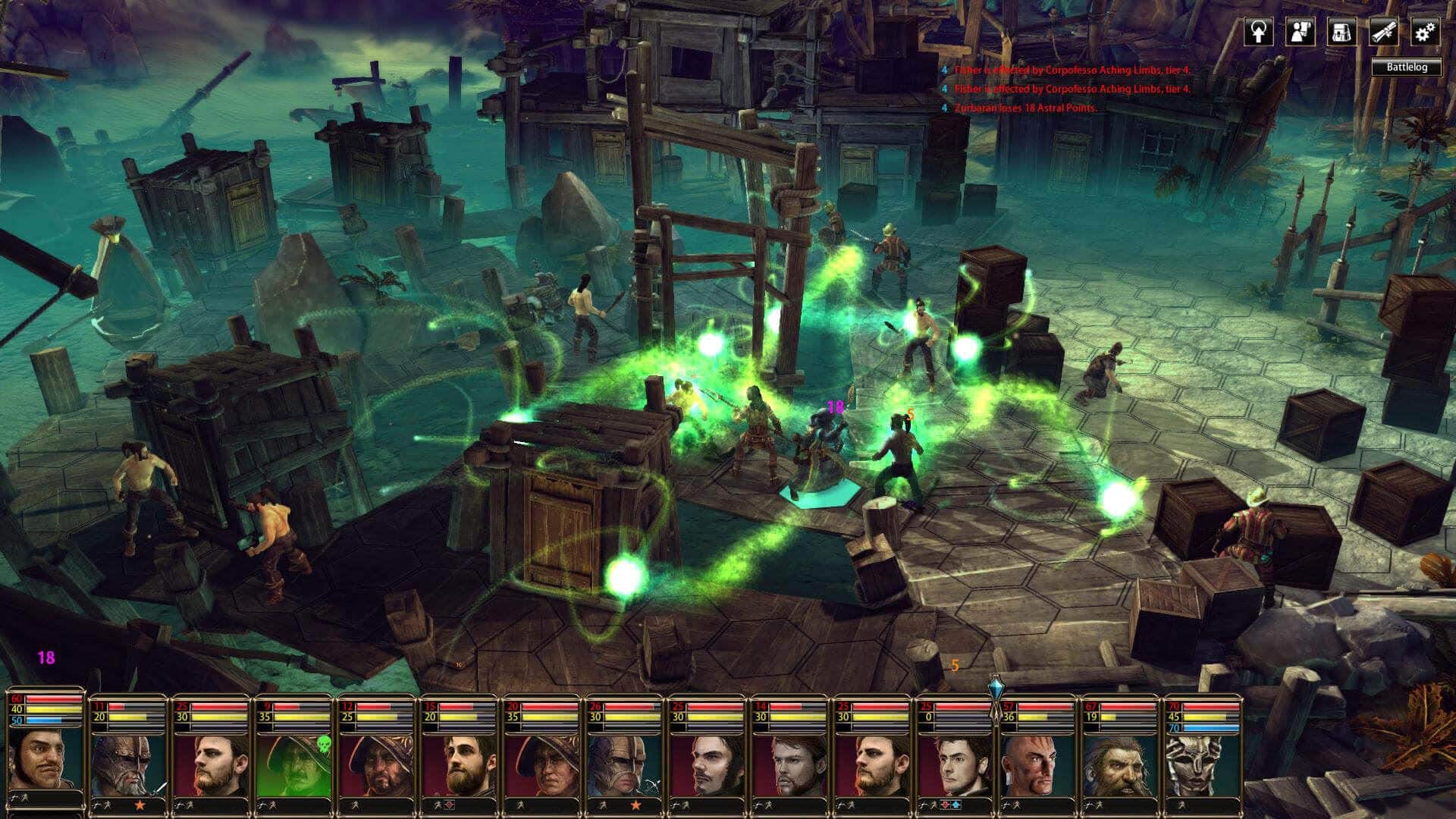Select the leftmost large party portrait

(x=42, y=762)
